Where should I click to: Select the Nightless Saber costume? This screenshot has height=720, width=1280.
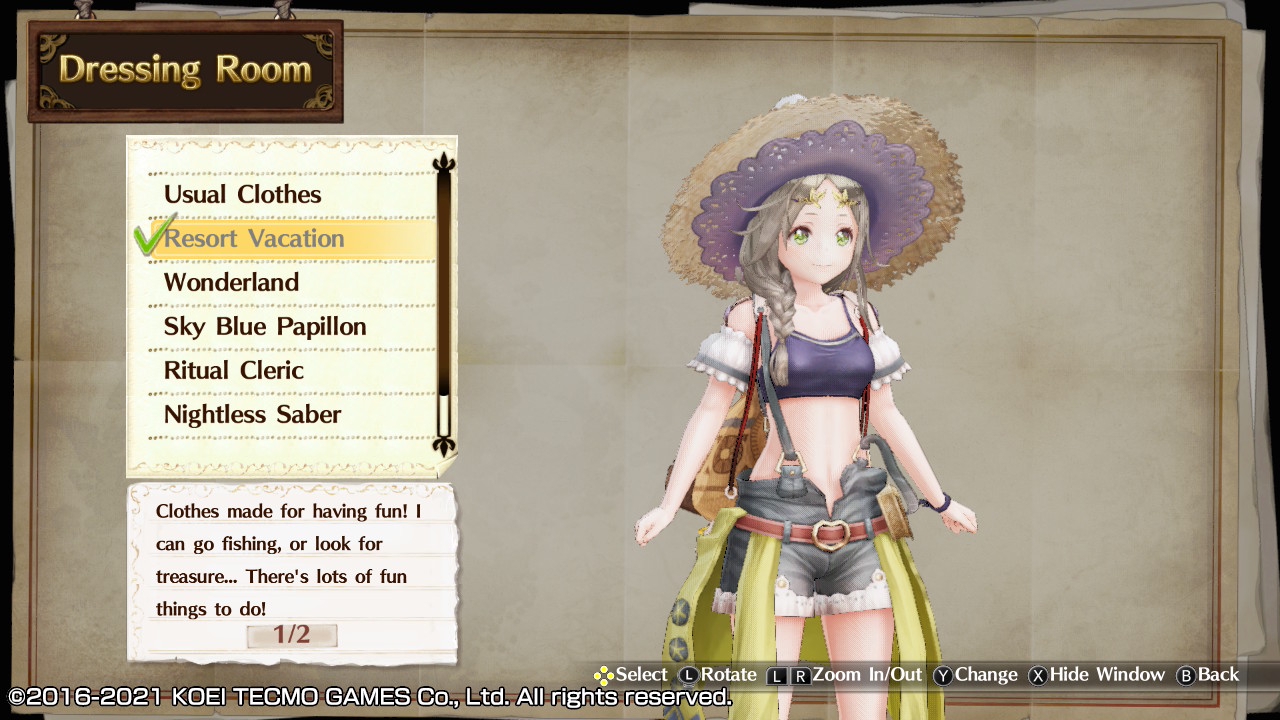(x=253, y=414)
